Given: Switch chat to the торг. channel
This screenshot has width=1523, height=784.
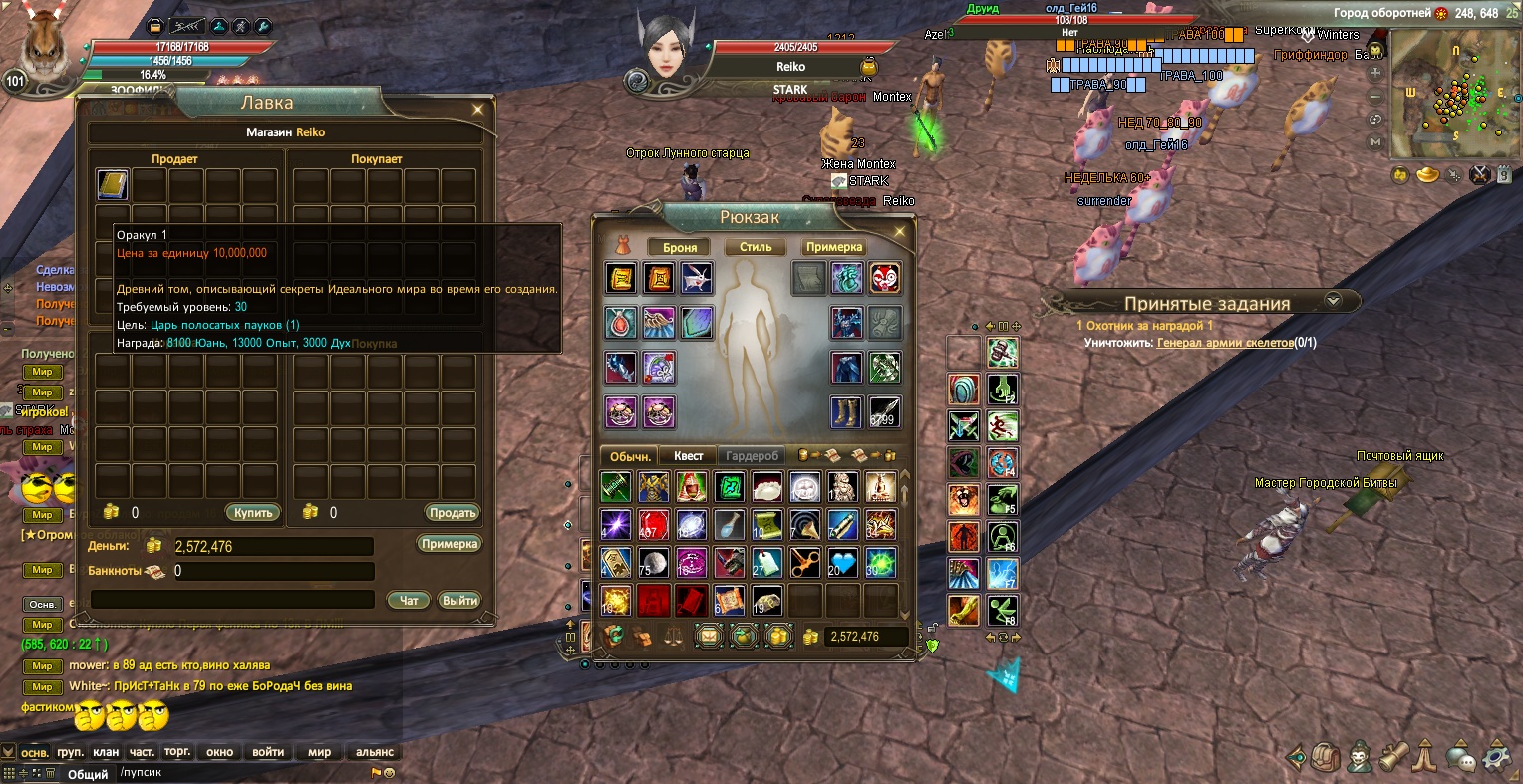Looking at the screenshot, I should pyautogui.click(x=177, y=752).
